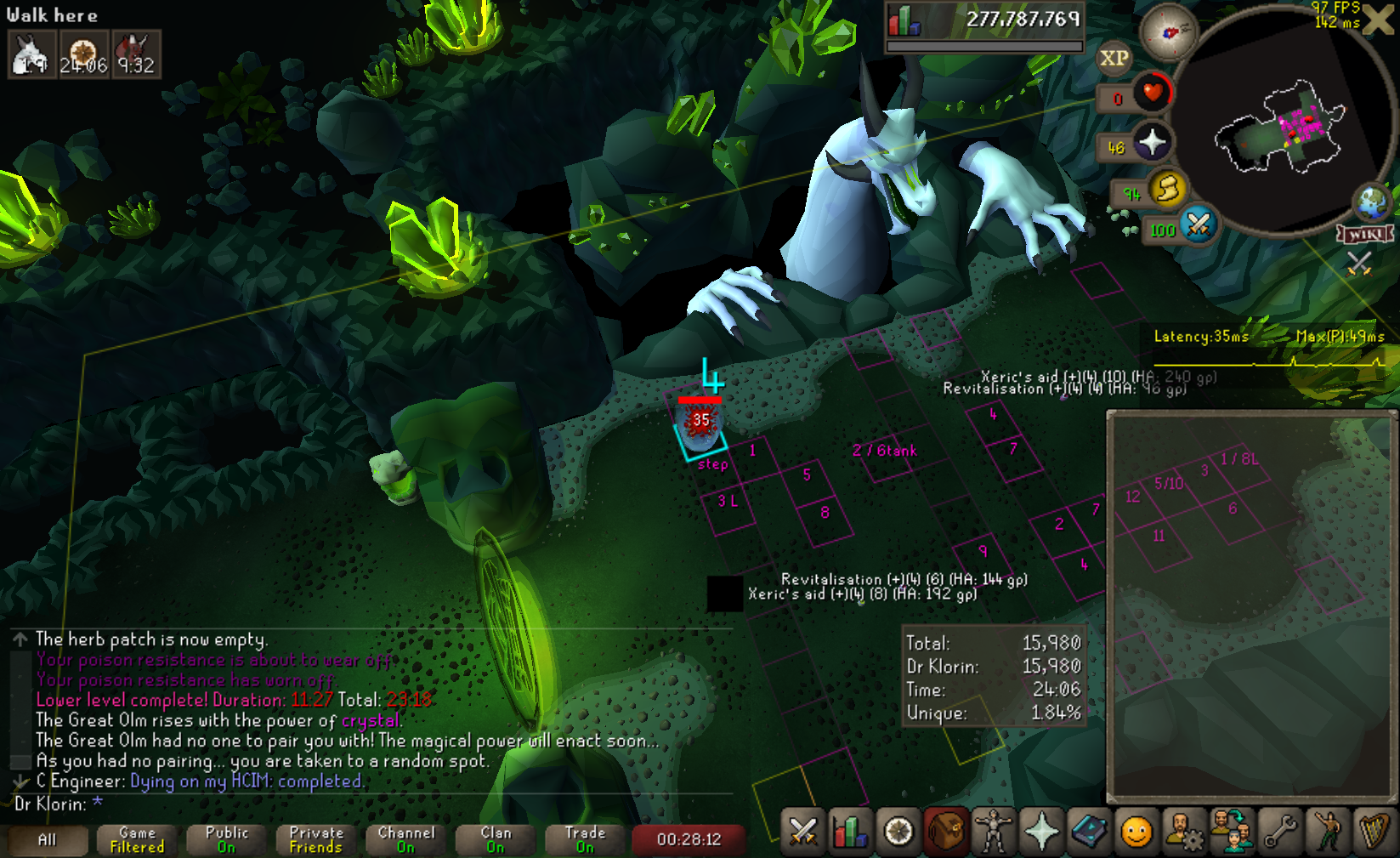This screenshot has width=1400, height=858.
Task: Select the All chat tab
Action: (47, 839)
